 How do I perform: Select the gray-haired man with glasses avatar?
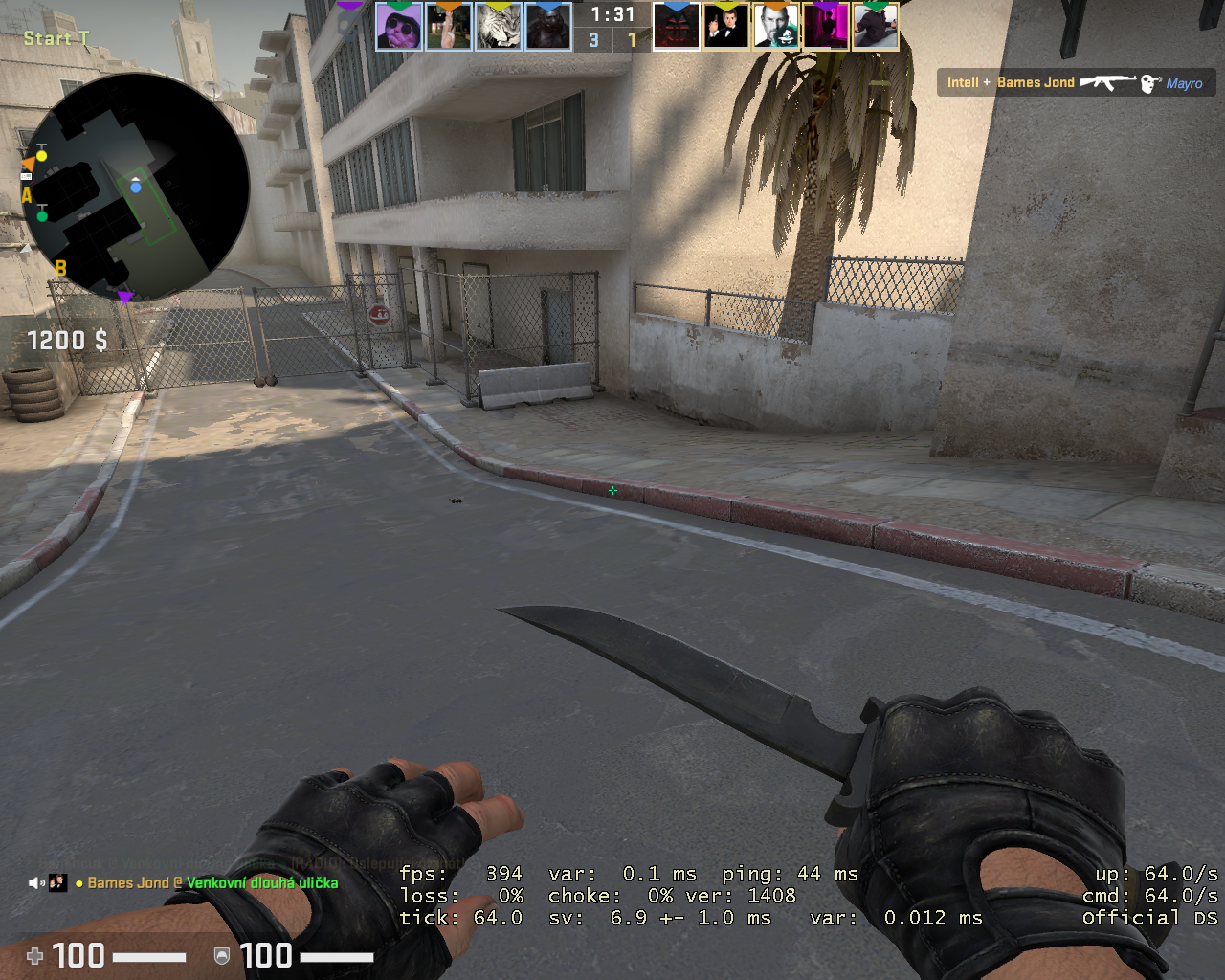coord(776,26)
